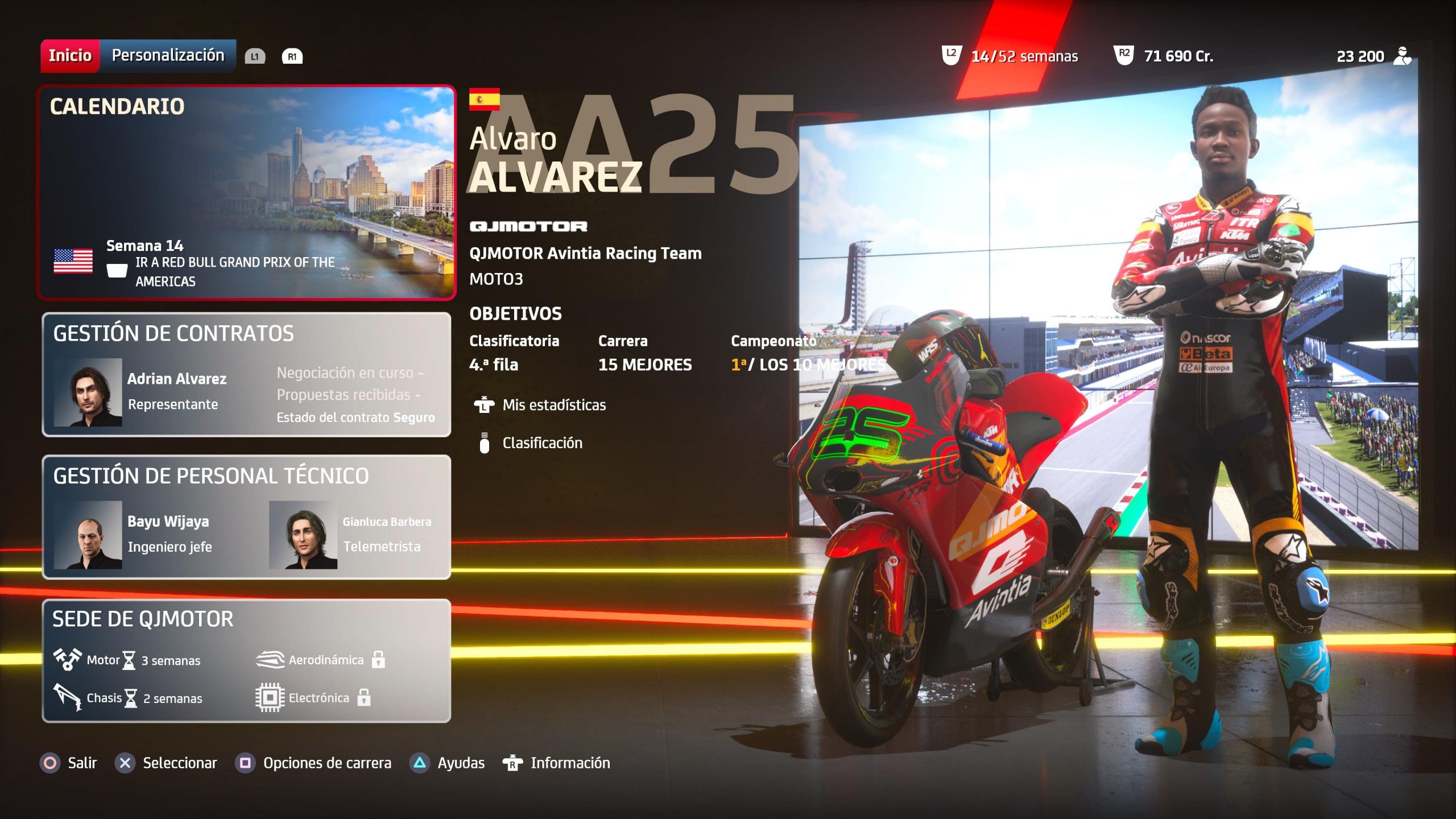Open Información from the bottom bar
The width and height of the screenshot is (1456, 819).
pyautogui.click(x=557, y=763)
